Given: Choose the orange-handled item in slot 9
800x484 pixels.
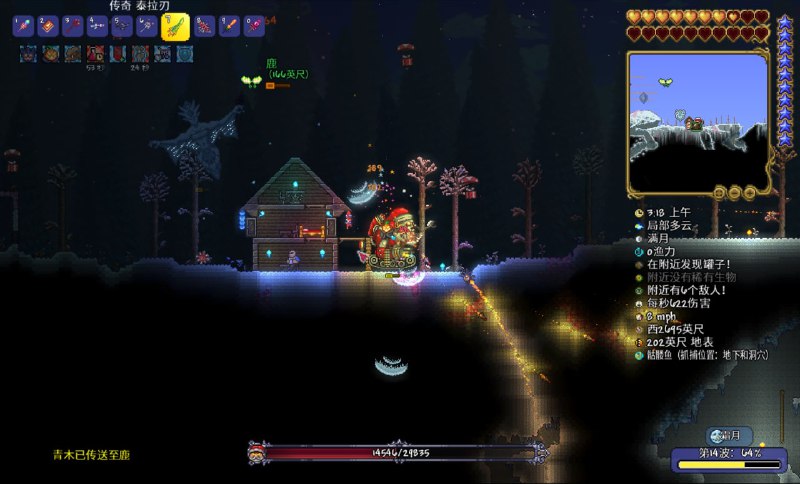Looking at the screenshot, I should pos(229,26).
